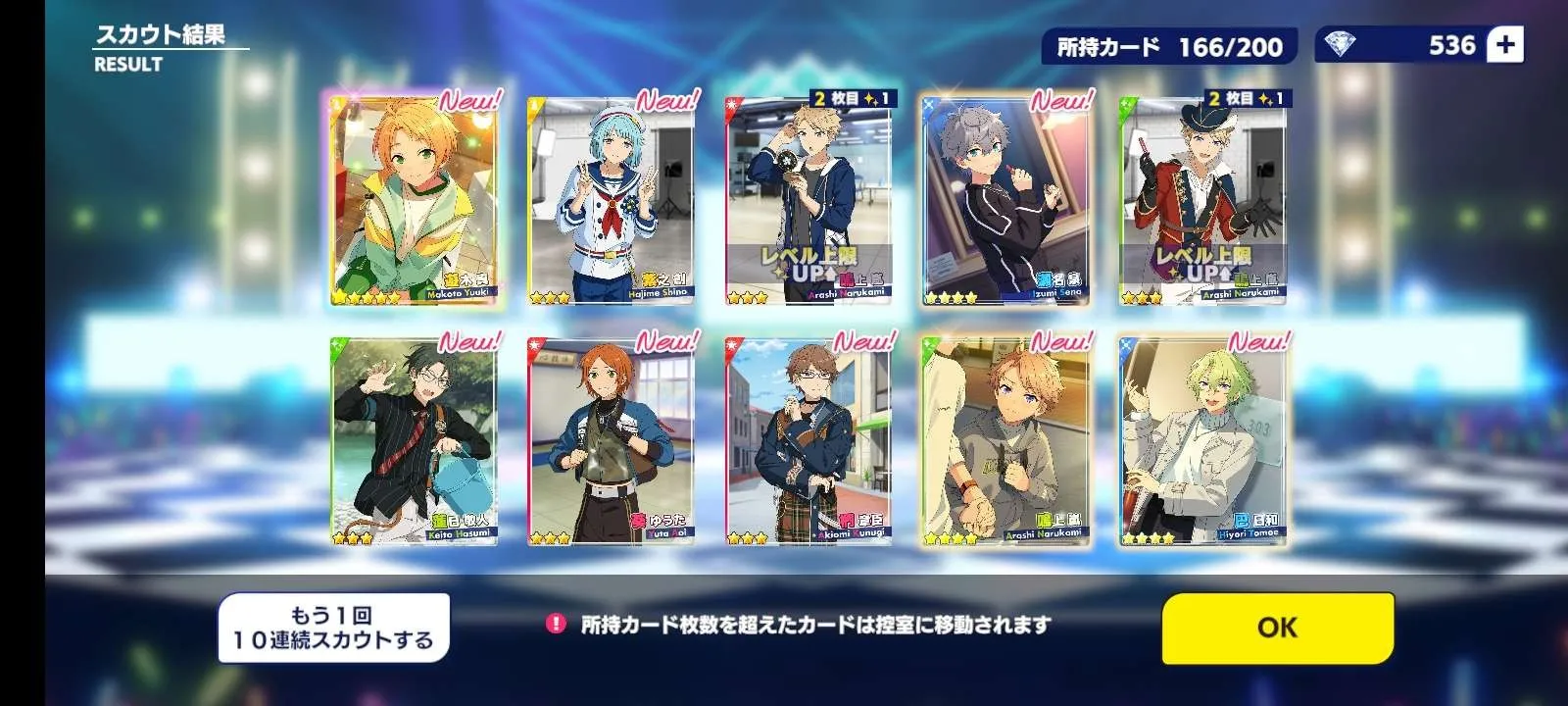Screen dimensions: 1568x706
Task: Confirm results with the yellow OK button
Action: (x=1277, y=628)
